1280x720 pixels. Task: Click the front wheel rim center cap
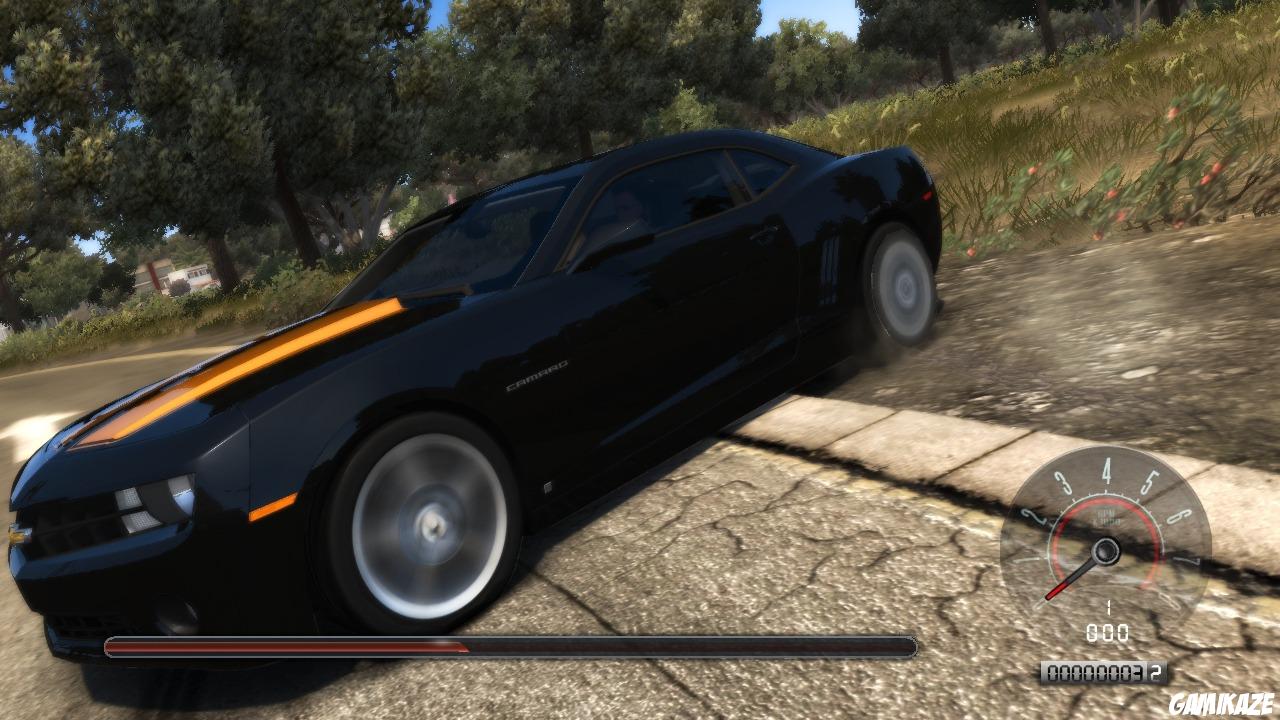pos(432,525)
